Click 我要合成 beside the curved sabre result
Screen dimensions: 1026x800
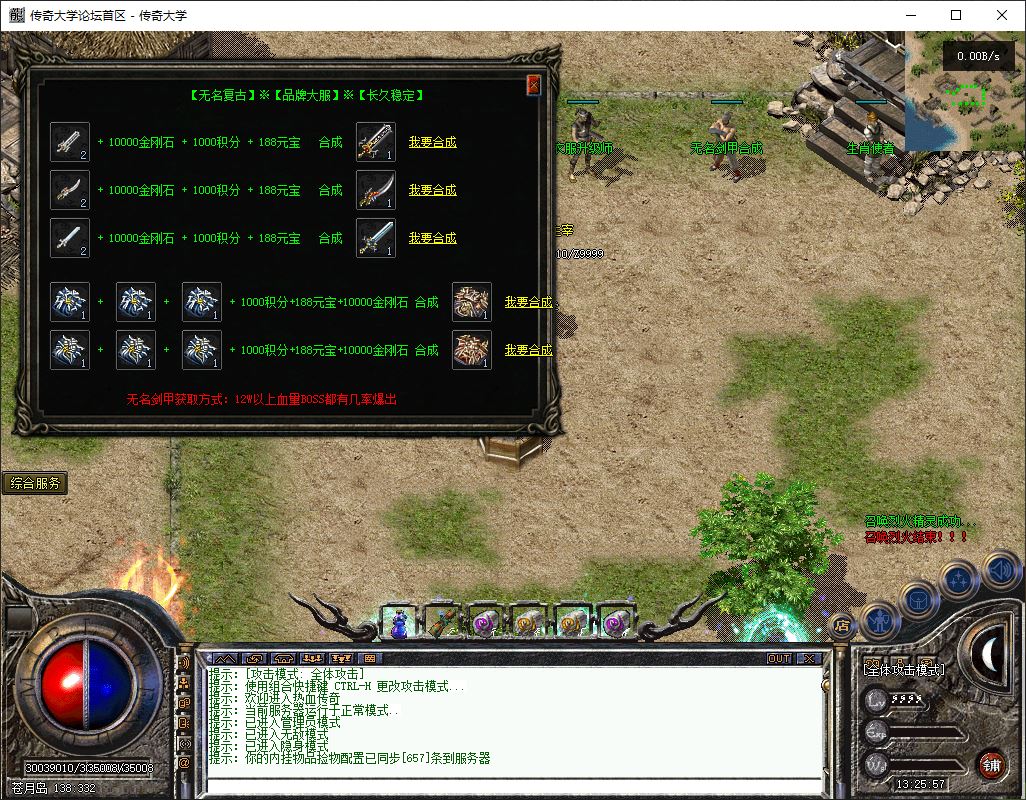click(432, 190)
